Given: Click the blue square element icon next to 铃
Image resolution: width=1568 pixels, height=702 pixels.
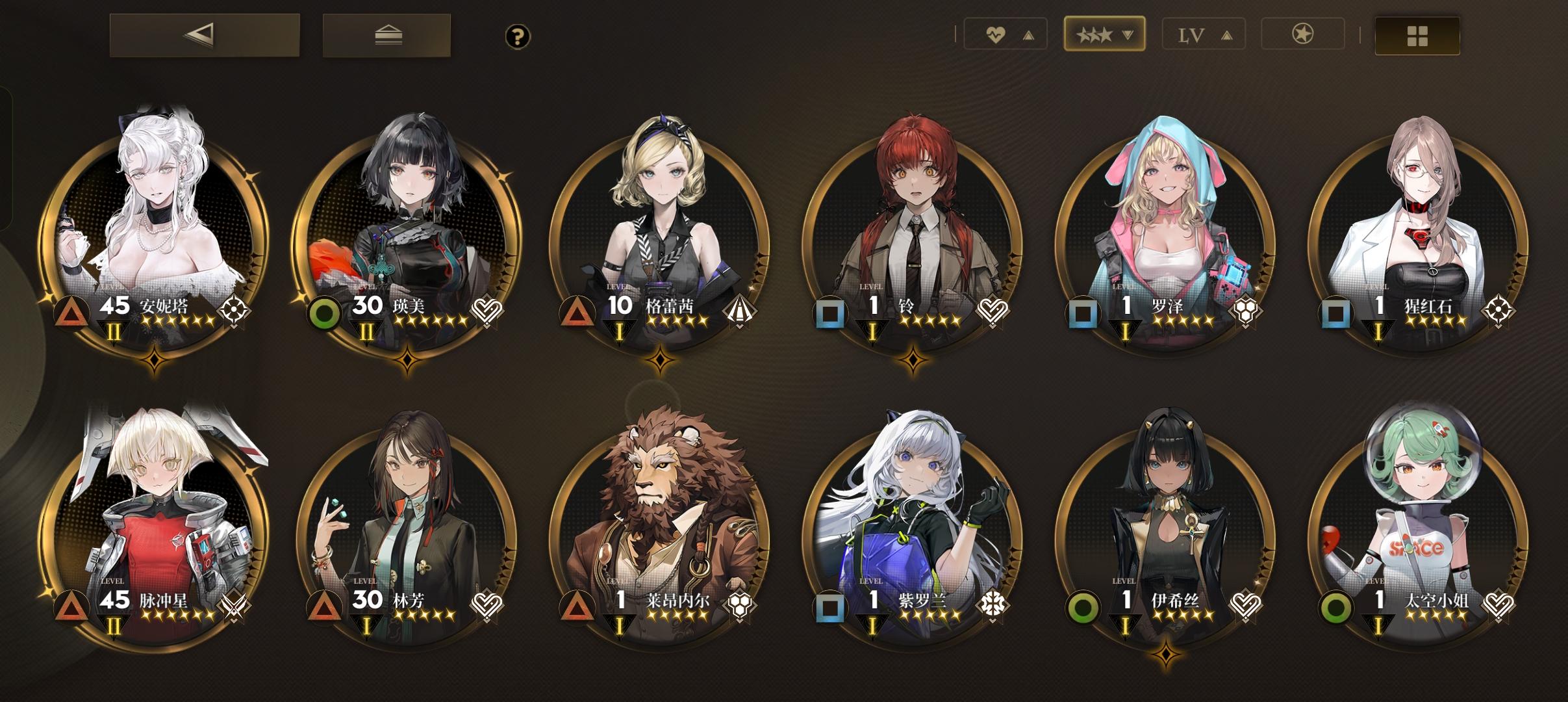Looking at the screenshot, I should click(x=831, y=314).
